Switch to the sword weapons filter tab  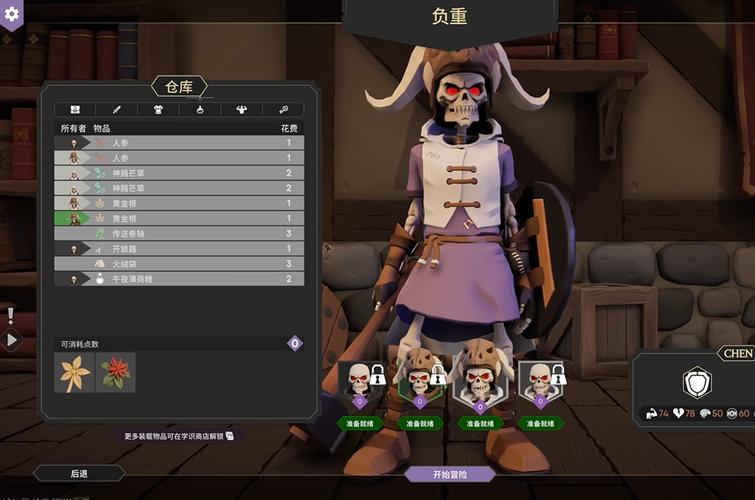(116, 109)
